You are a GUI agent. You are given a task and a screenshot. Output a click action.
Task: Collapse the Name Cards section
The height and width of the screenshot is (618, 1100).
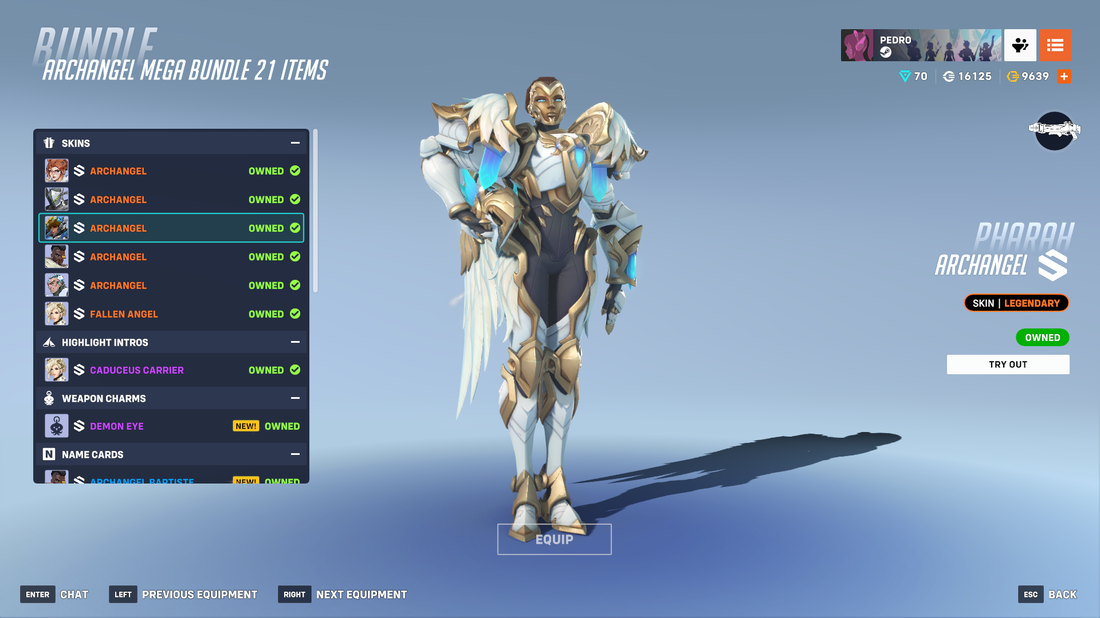coord(295,454)
